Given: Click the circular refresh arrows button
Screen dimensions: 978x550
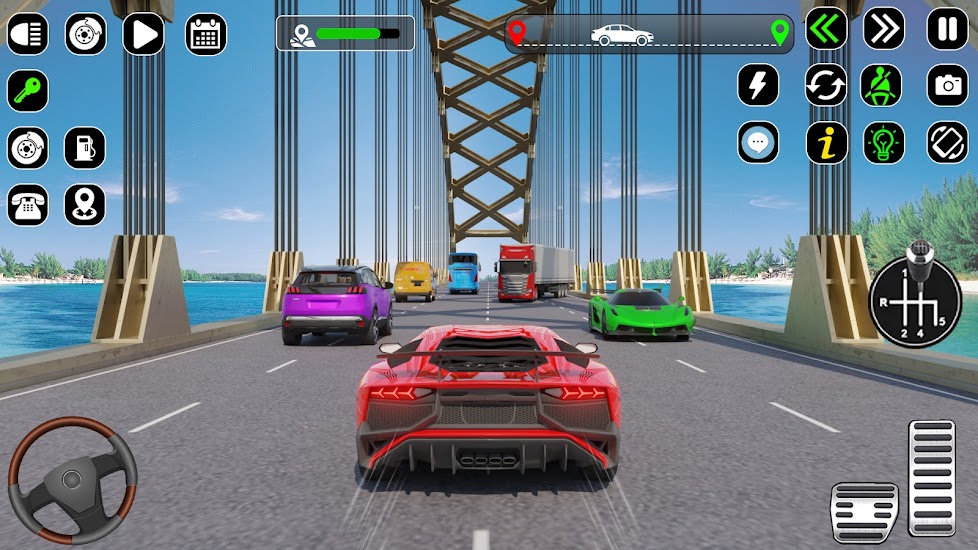Looking at the screenshot, I should click(x=826, y=85).
